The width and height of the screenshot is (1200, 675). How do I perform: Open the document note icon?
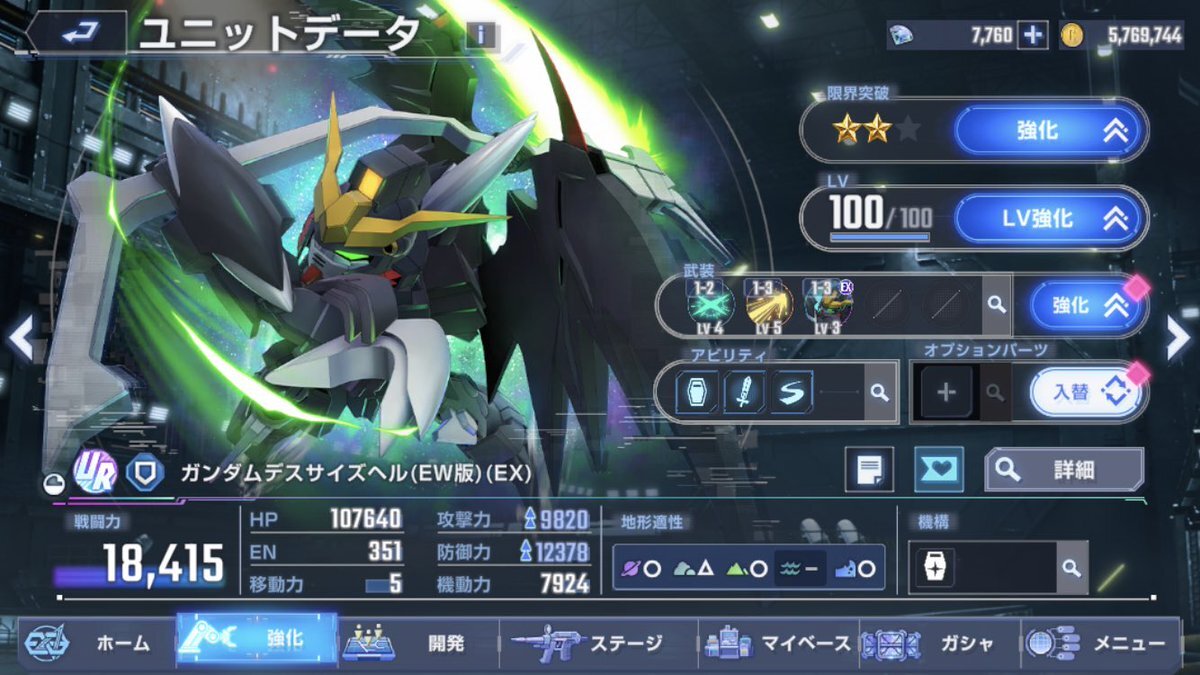click(868, 470)
